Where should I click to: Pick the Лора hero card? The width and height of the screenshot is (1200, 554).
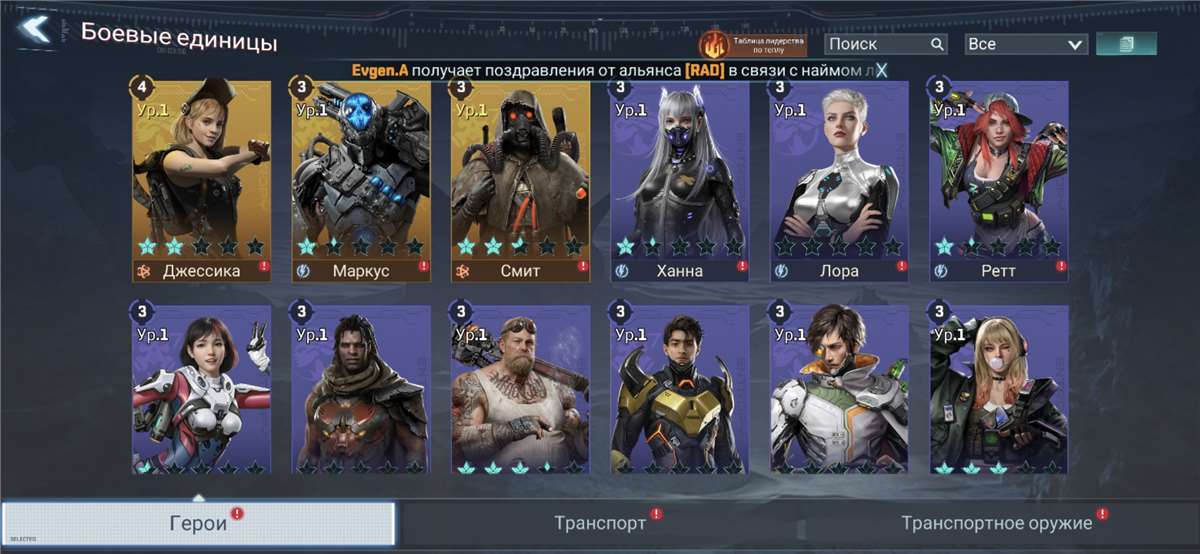[840, 180]
